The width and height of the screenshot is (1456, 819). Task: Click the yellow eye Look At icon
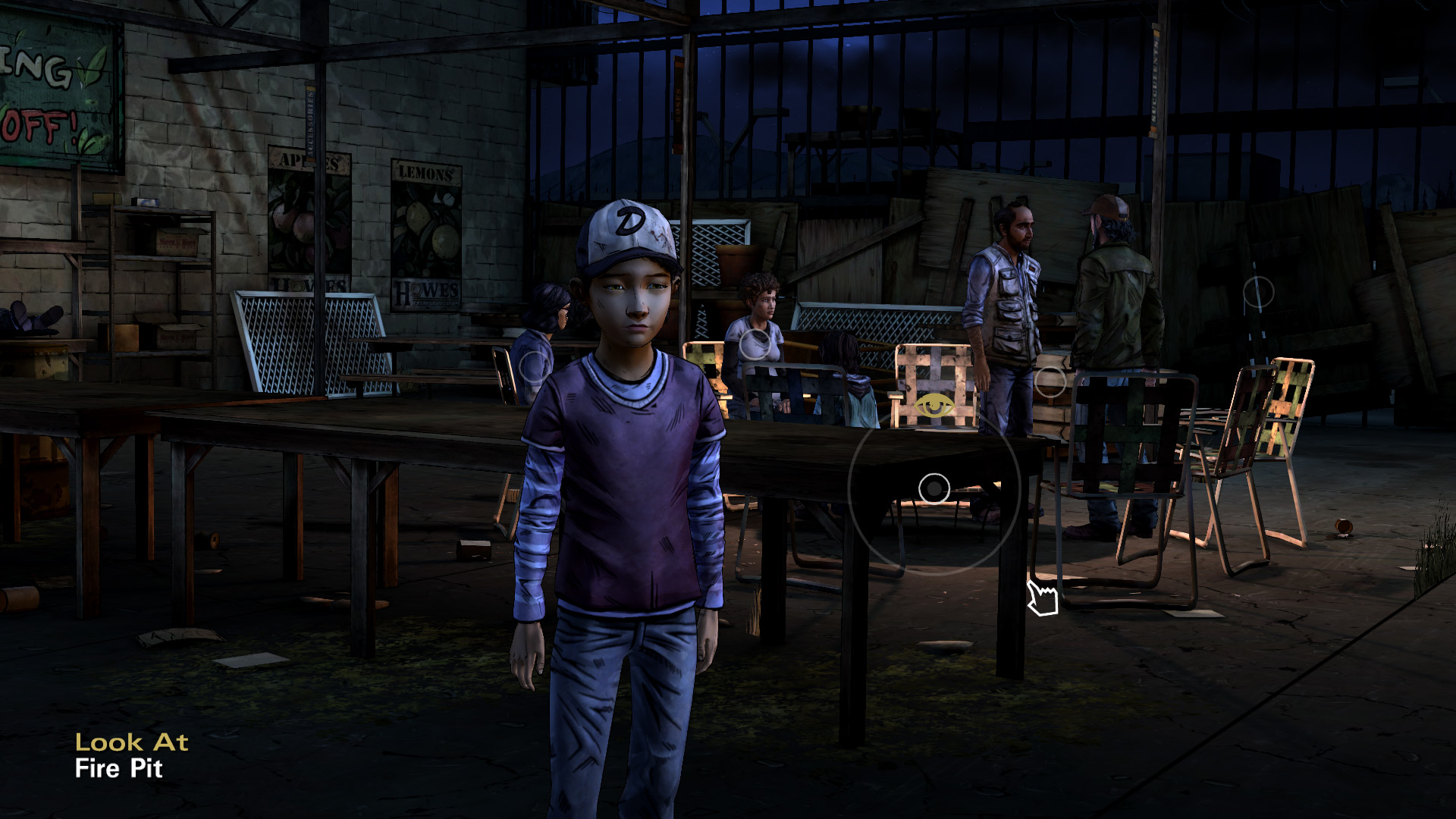pyautogui.click(x=934, y=407)
